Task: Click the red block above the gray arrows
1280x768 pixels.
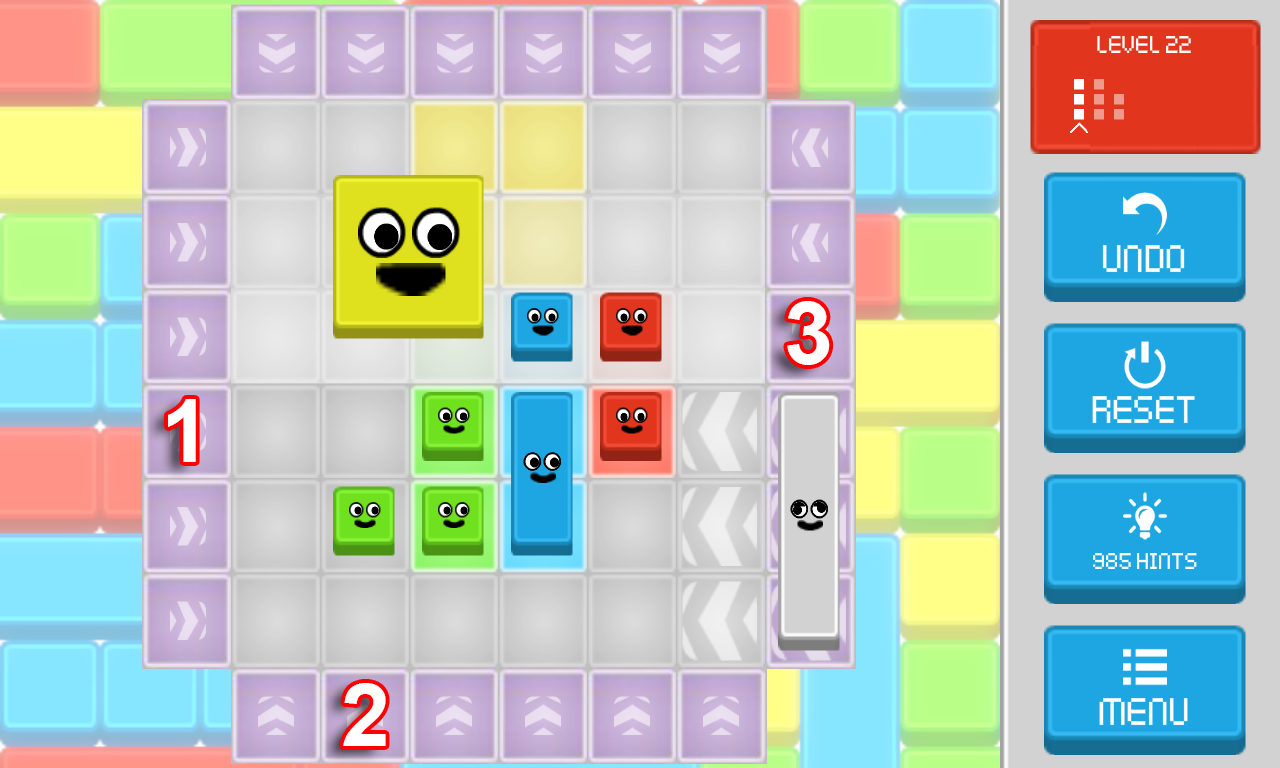Action: pyautogui.click(x=631, y=426)
